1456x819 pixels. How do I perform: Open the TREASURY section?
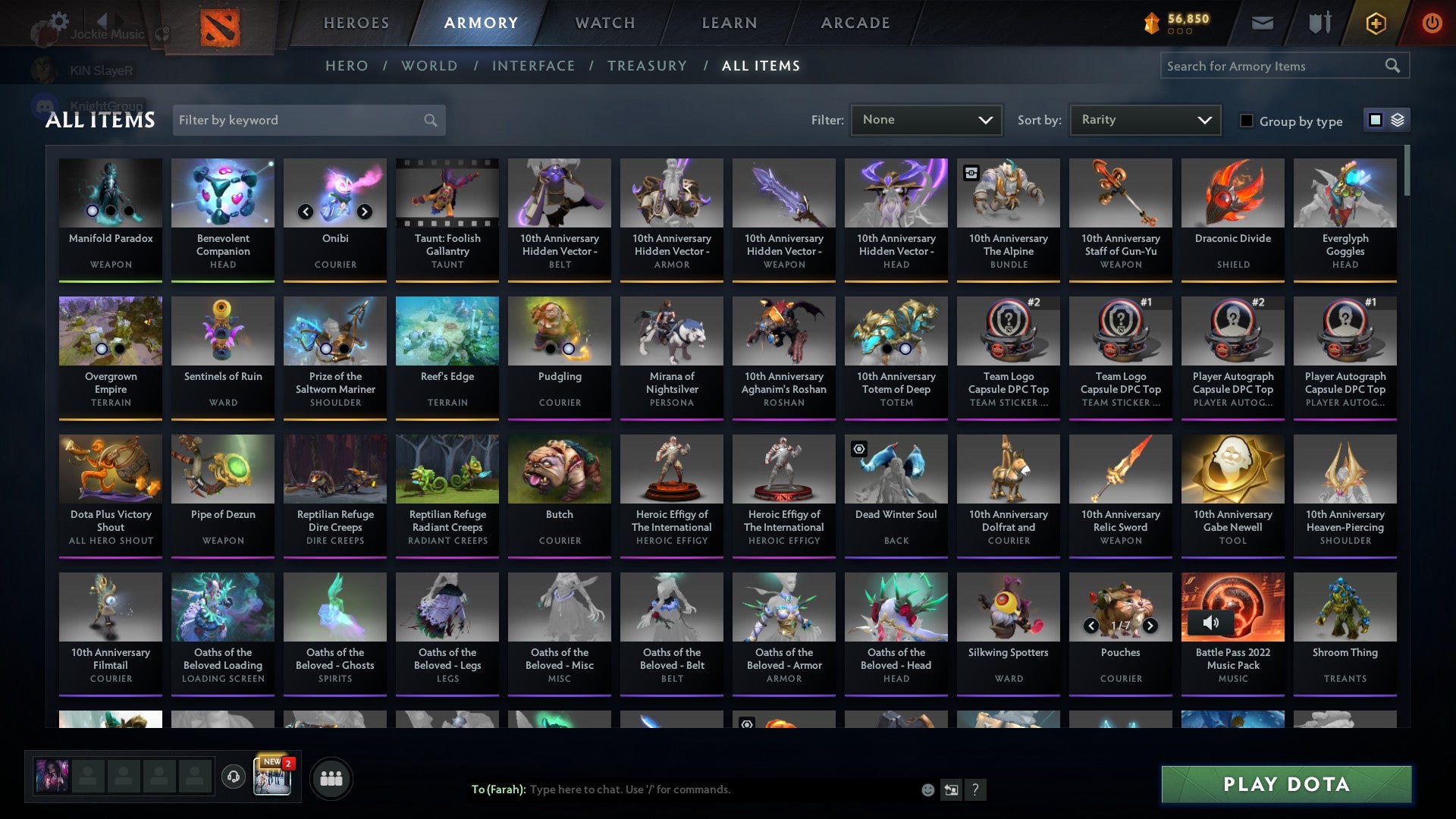(x=648, y=66)
